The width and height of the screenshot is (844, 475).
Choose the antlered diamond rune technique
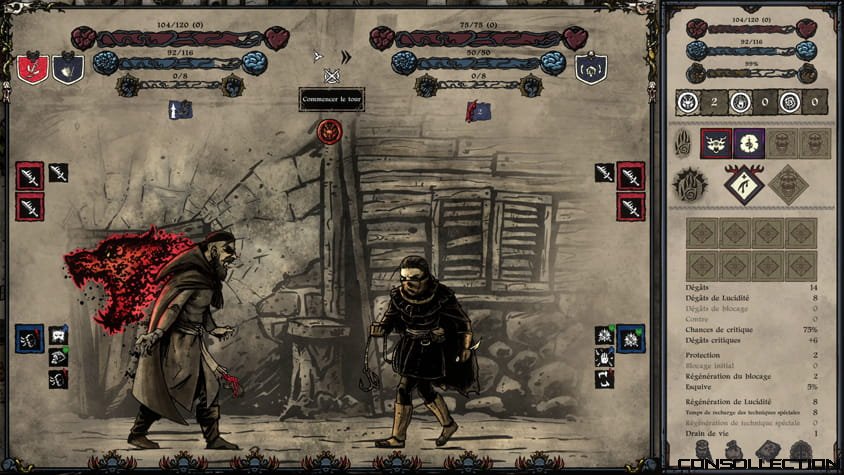click(x=743, y=184)
